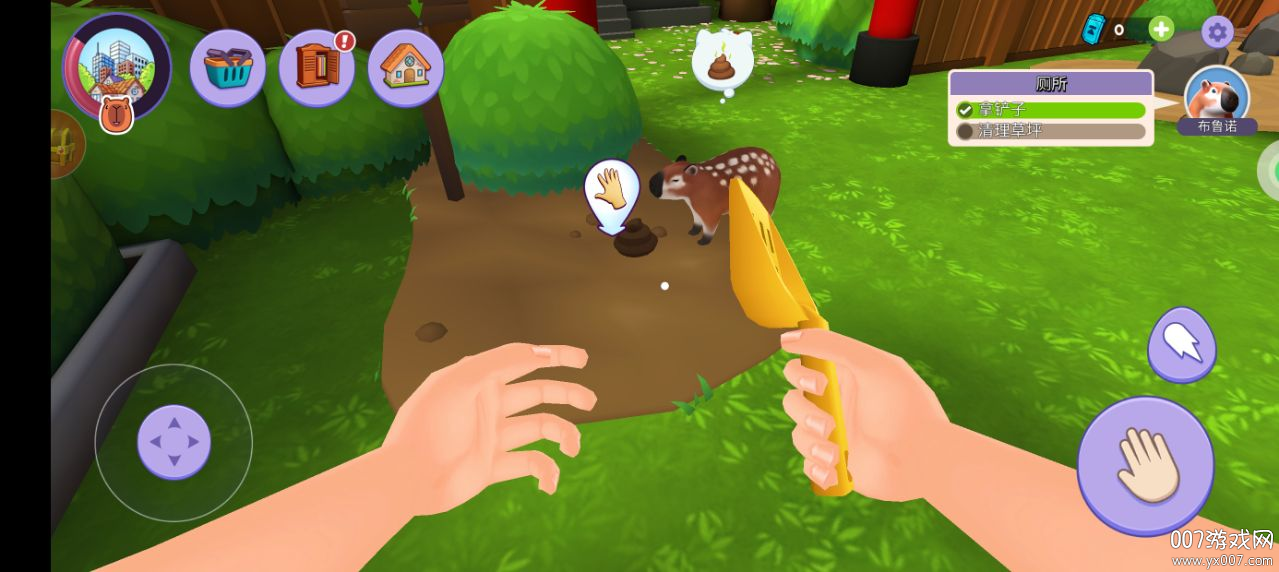Tap the hand prompt above the poop
The height and width of the screenshot is (572, 1279).
click(611, 190)
